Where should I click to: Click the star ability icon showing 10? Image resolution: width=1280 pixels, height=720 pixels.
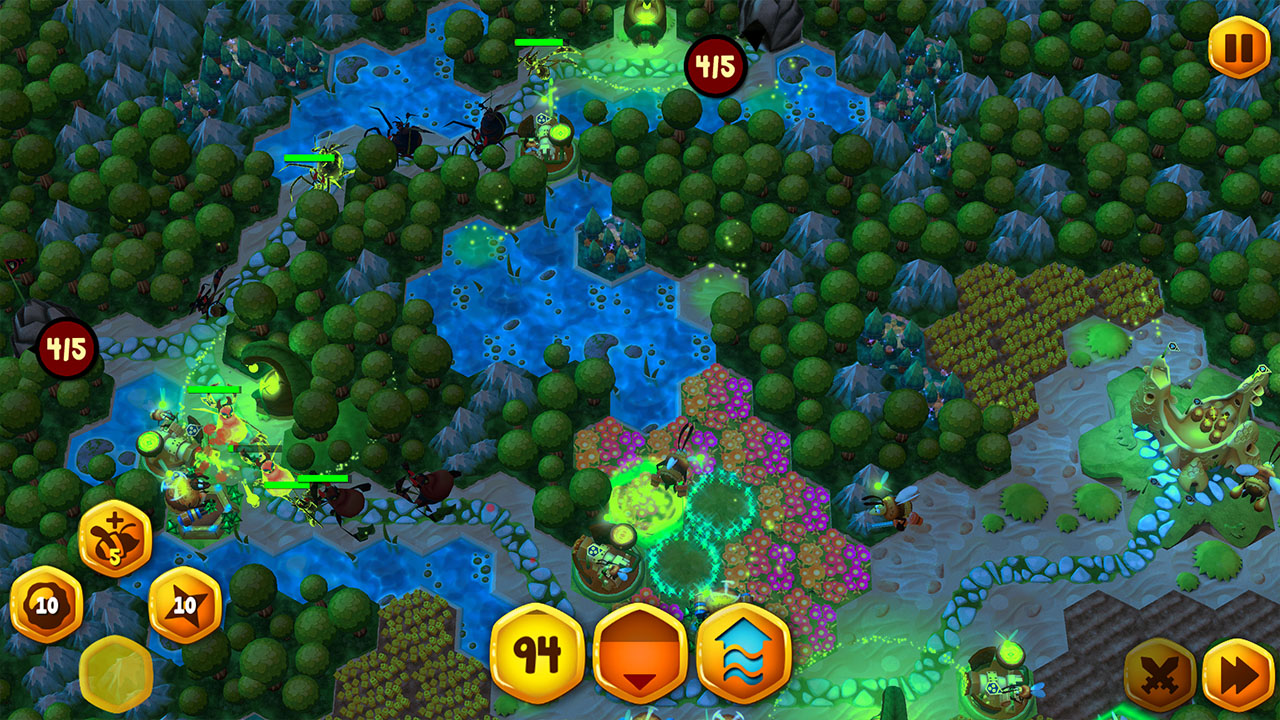coord(184,603)
